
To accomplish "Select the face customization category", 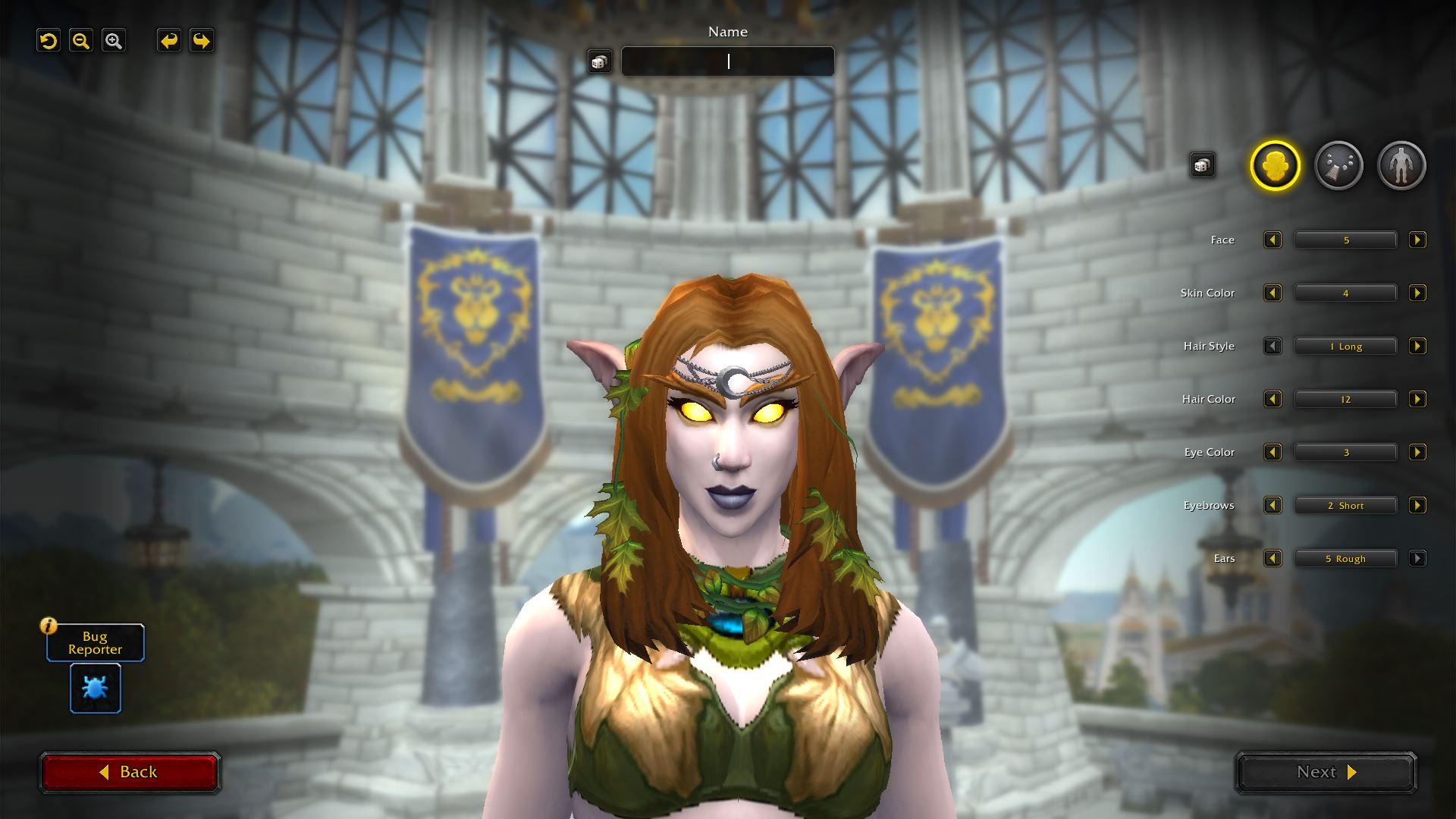I will [1275, 165].
